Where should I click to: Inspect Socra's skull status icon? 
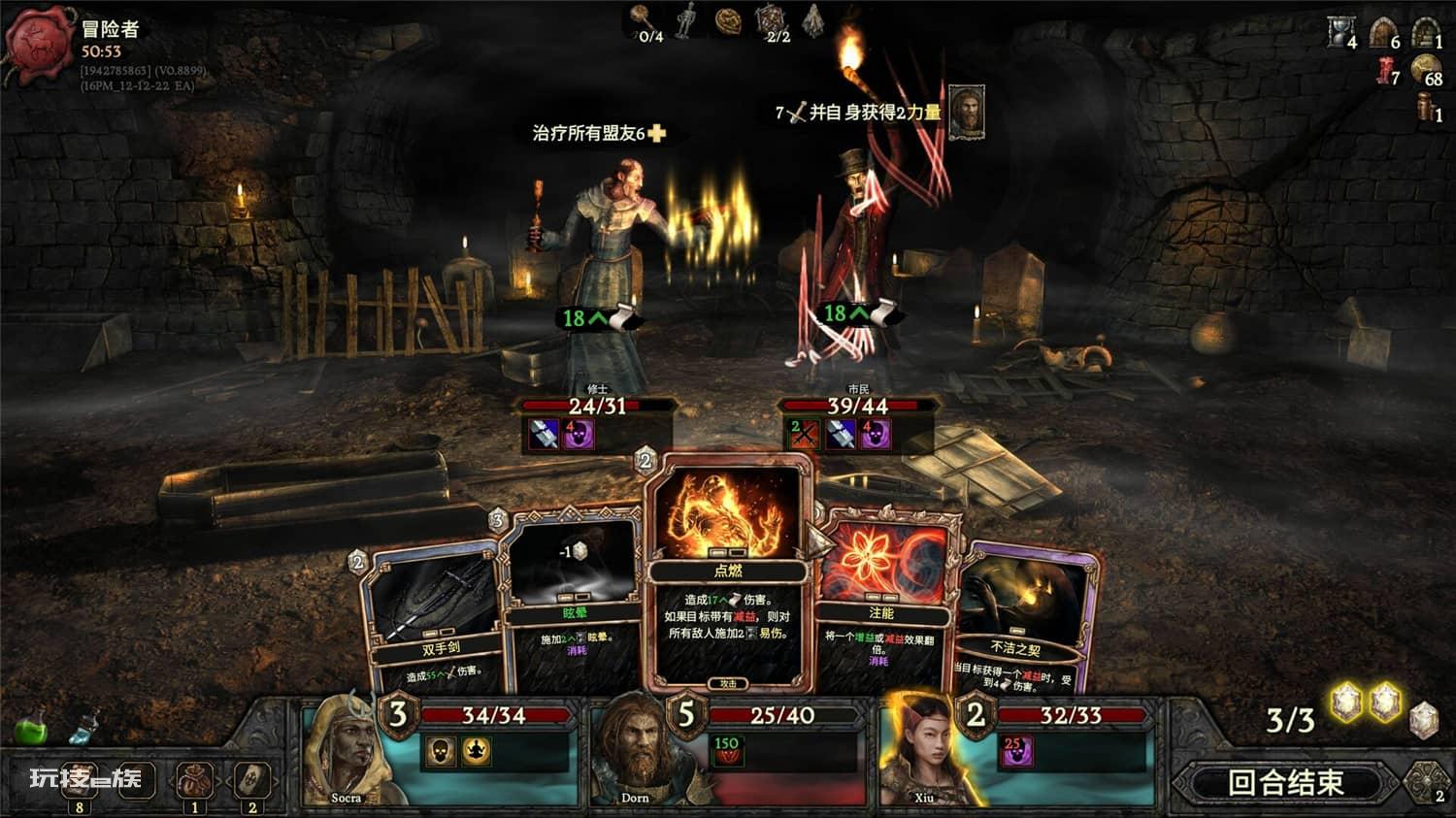pos(441,751)
